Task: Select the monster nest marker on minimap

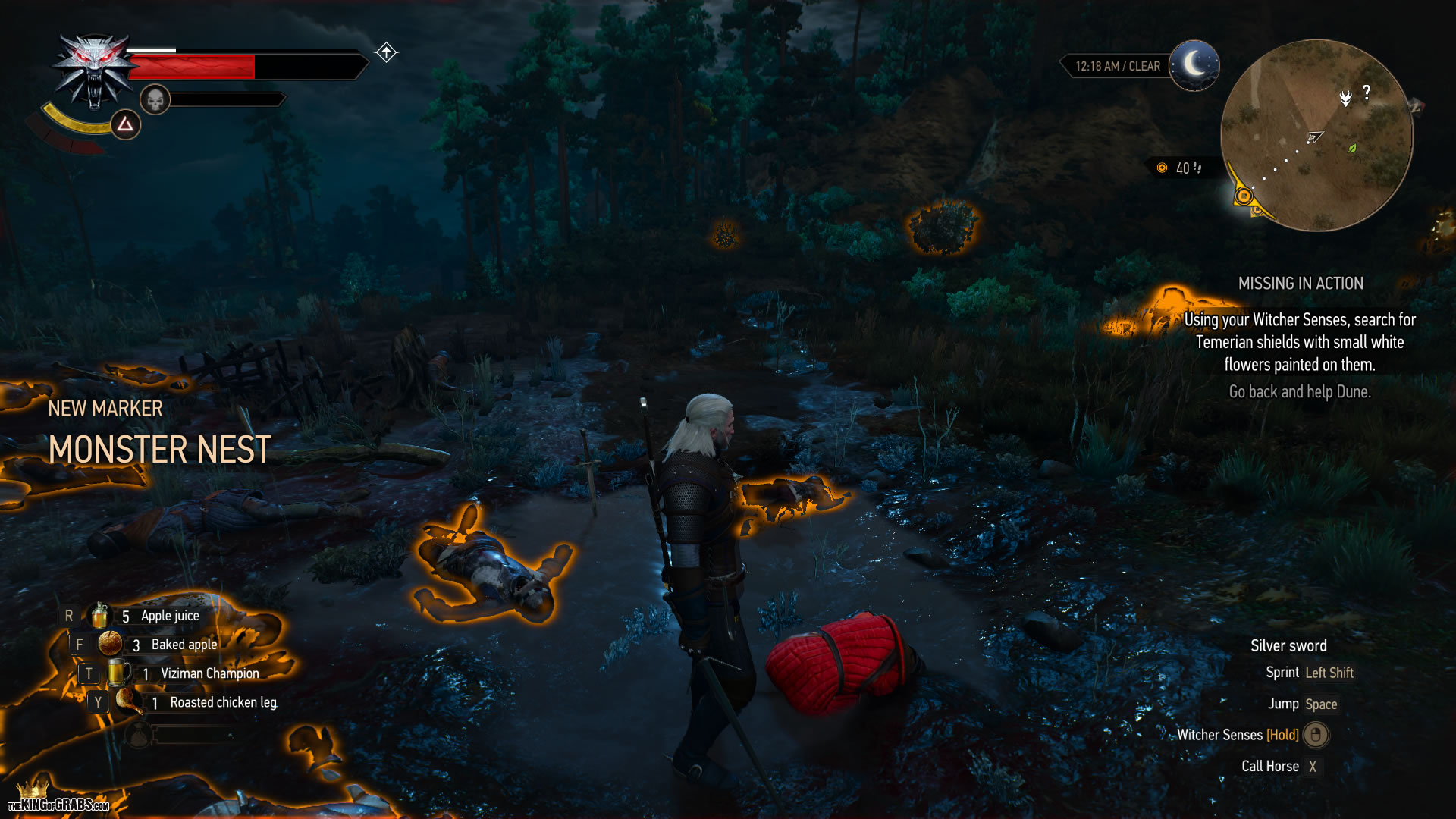Action: pyautogui.click(x=1345, y=99)
